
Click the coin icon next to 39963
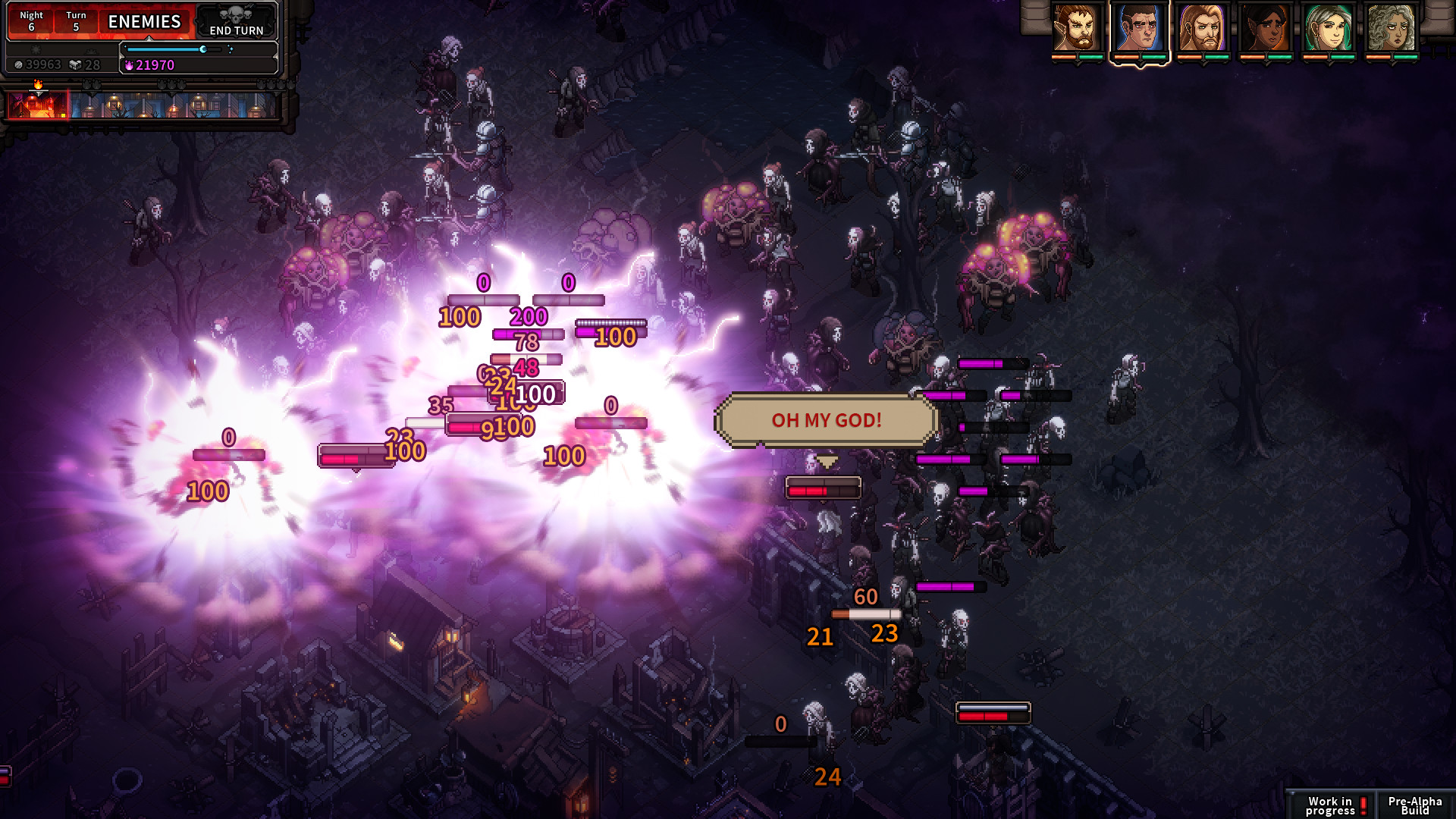click(18, 64)
